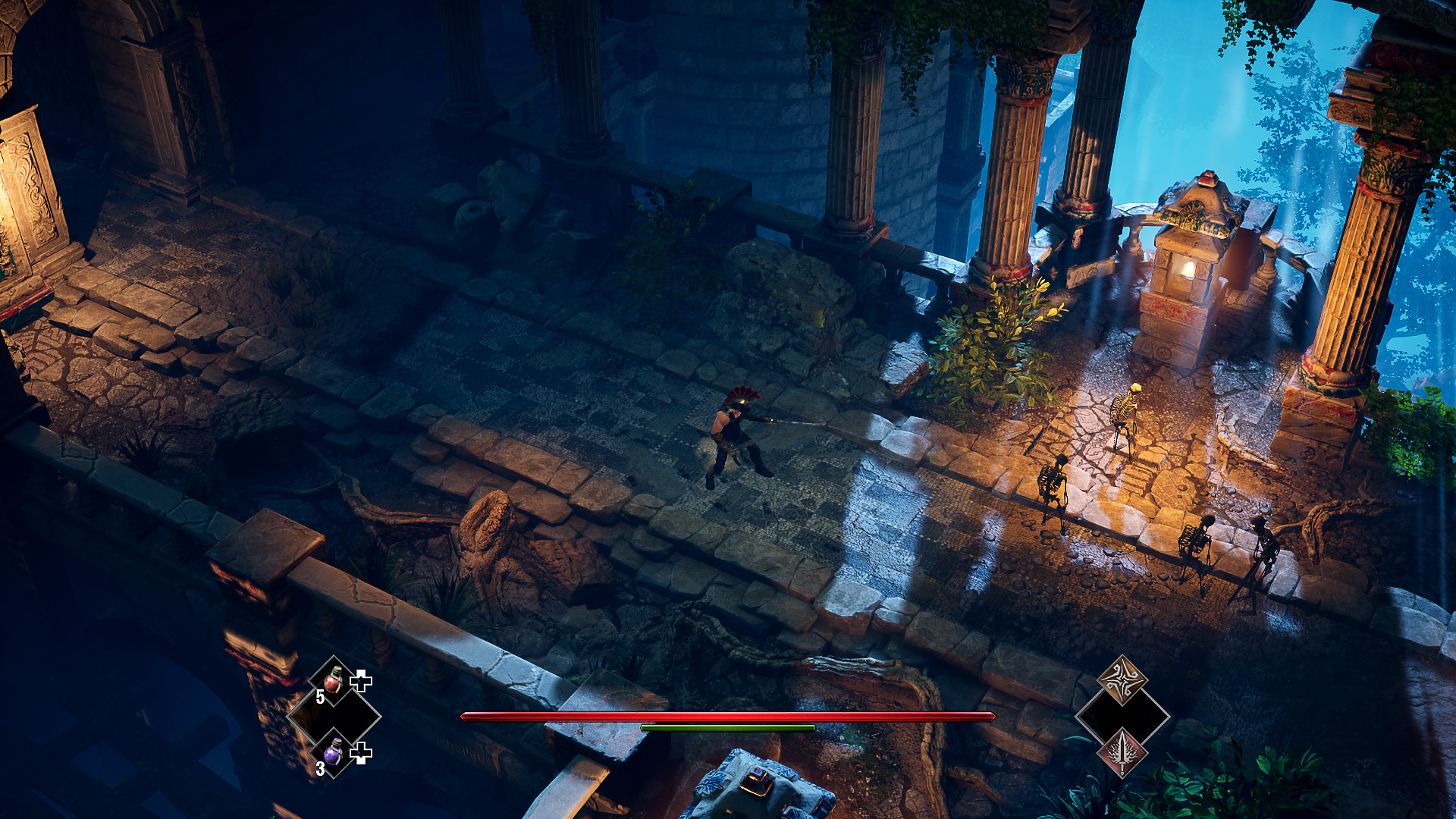The image size is (1456, 819).
Task: Click the plus cross beside the purple potion
Action: pyautogui.click(x=362, y=752)
